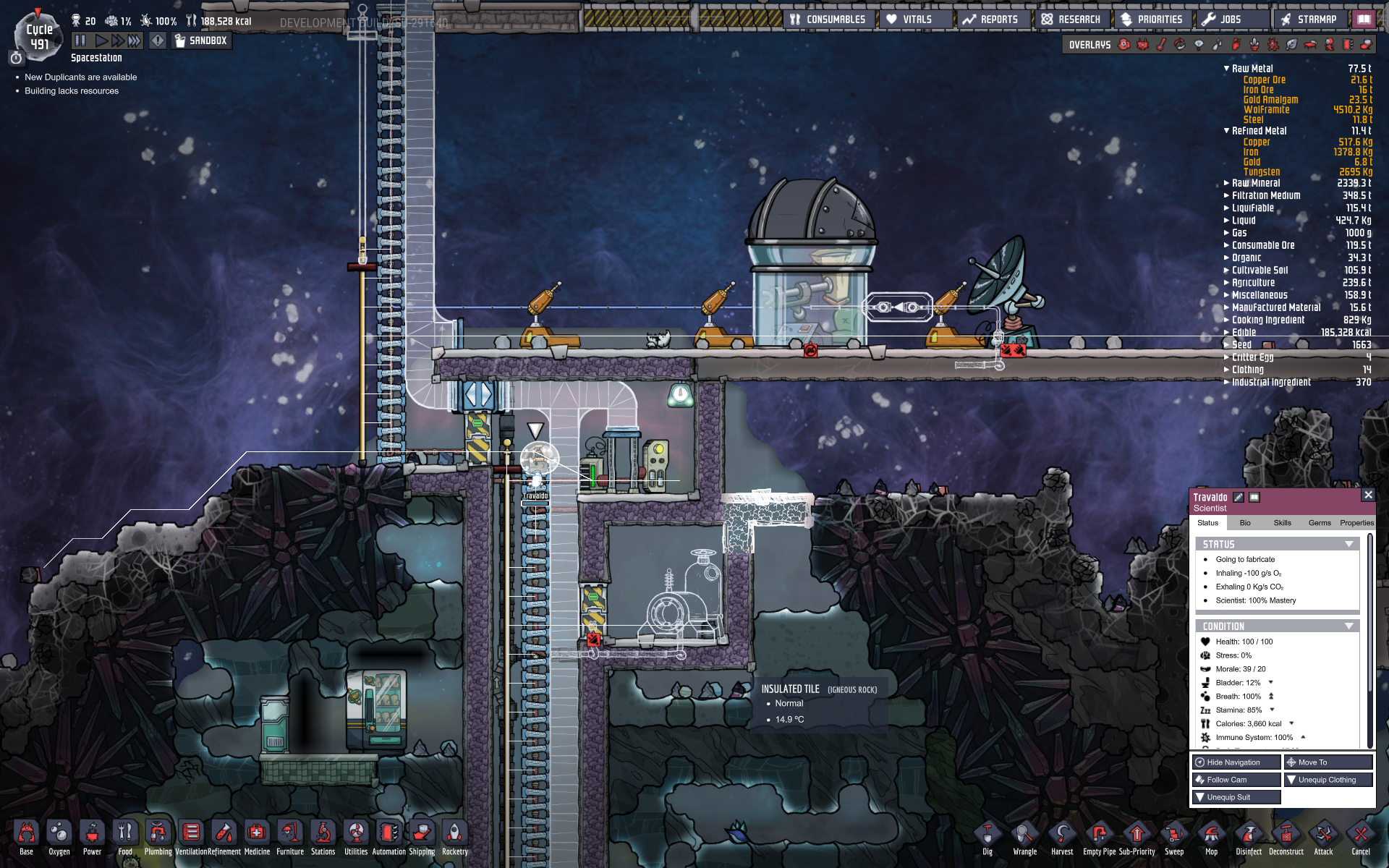Open the Starmap
This screenshot has width=1389, height=868.
click(x=1308, y=20)
